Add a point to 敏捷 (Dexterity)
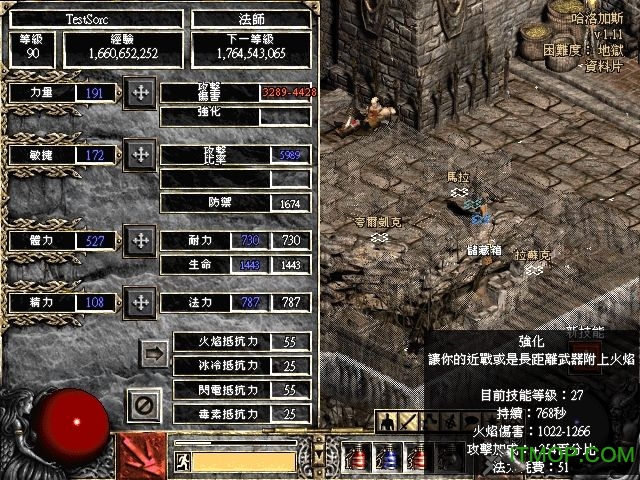 pyautogui.click(x=140, y=154)
